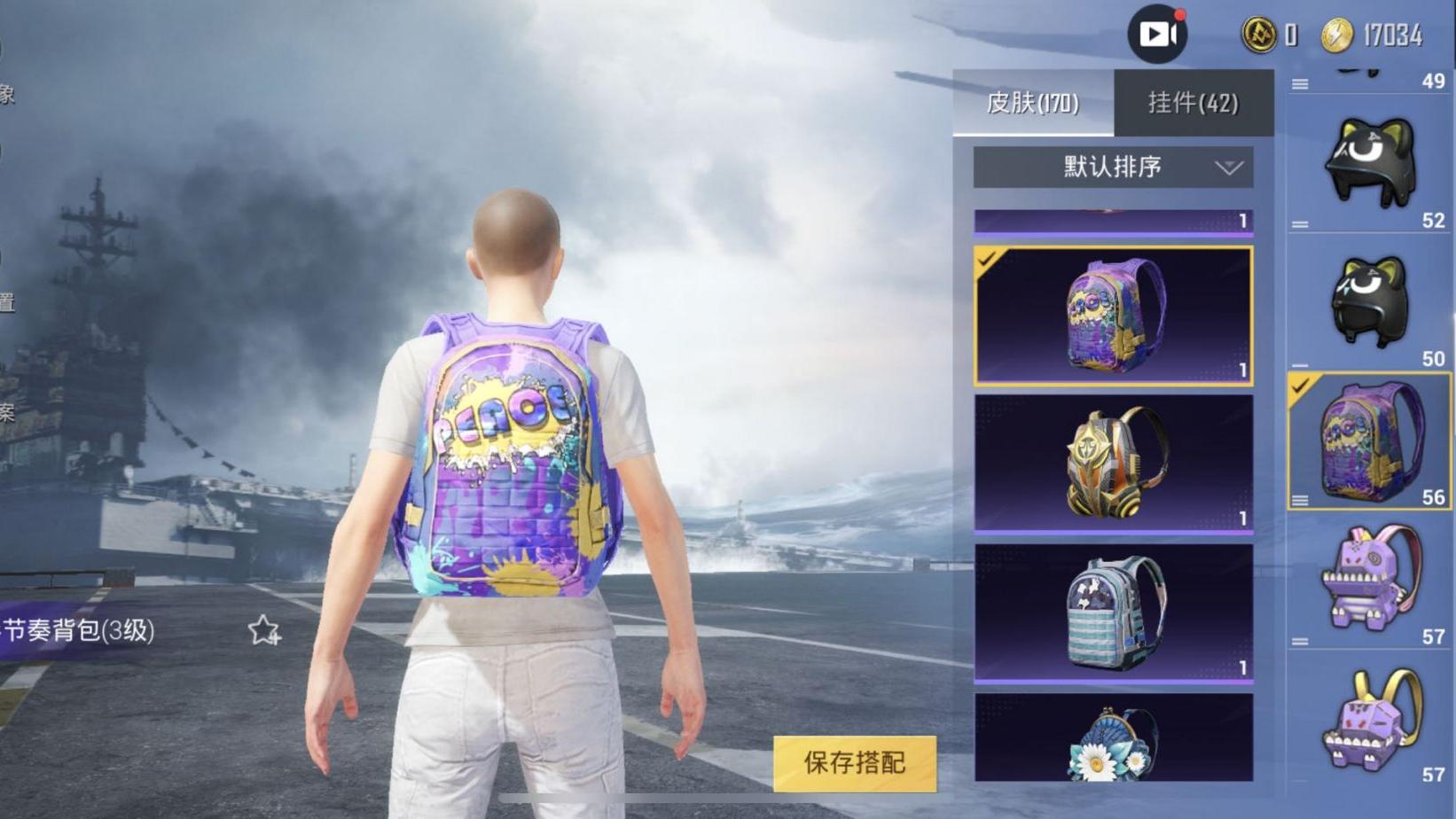Screen dimensions: 1456x819
Task: Click the handle lines above slot 52
Action: (x=1302, y=83)
